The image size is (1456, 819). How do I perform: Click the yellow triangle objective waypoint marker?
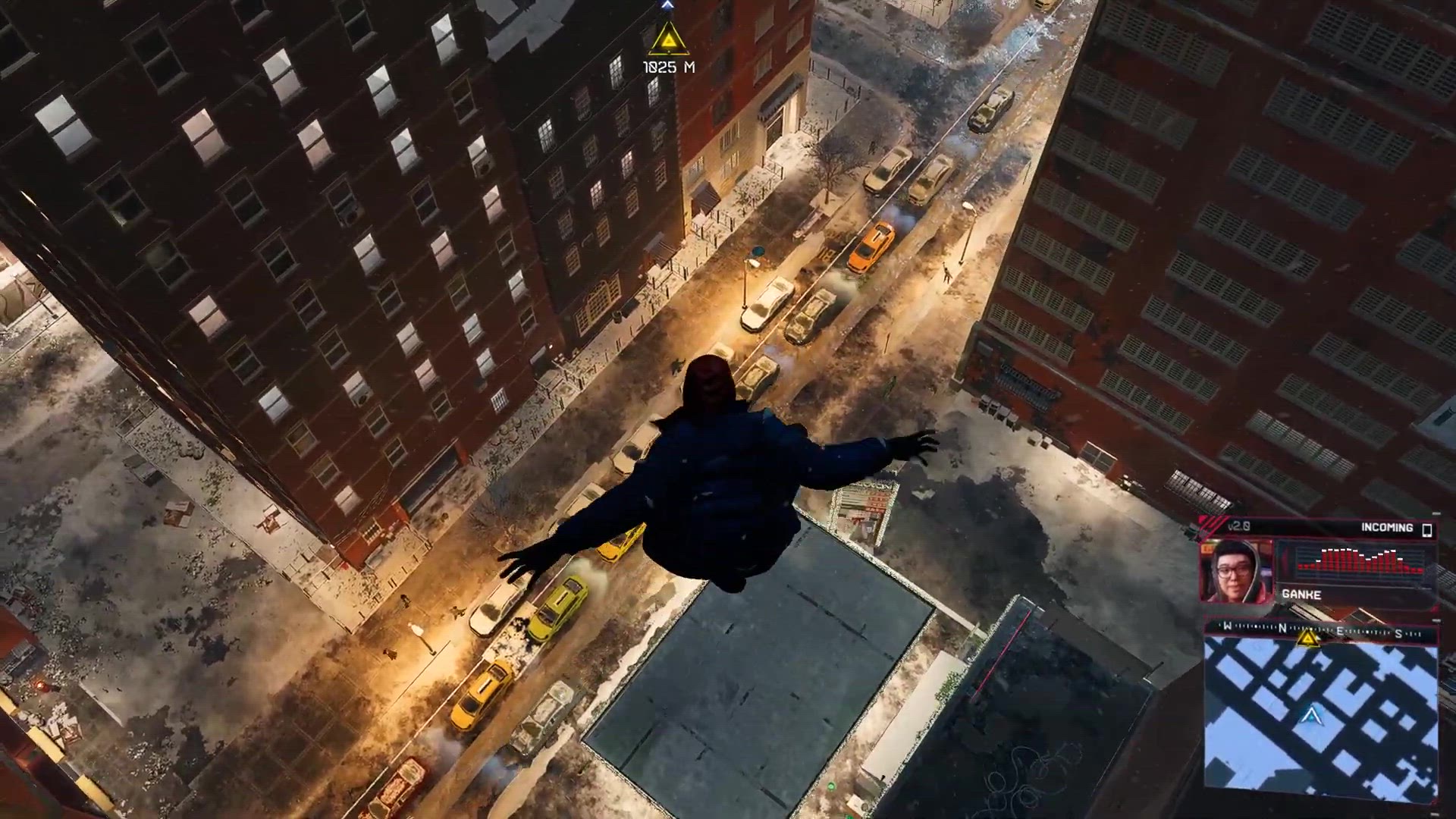point(668,39)
